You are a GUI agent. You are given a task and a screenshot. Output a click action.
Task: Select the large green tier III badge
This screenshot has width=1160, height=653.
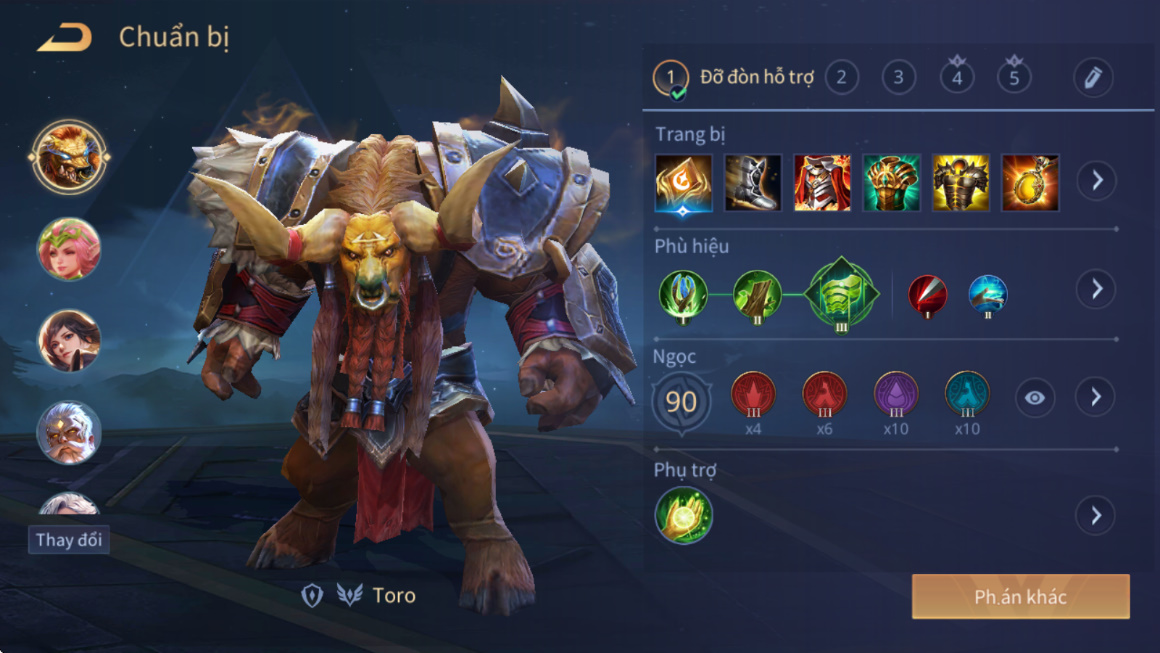click(841, 294)
